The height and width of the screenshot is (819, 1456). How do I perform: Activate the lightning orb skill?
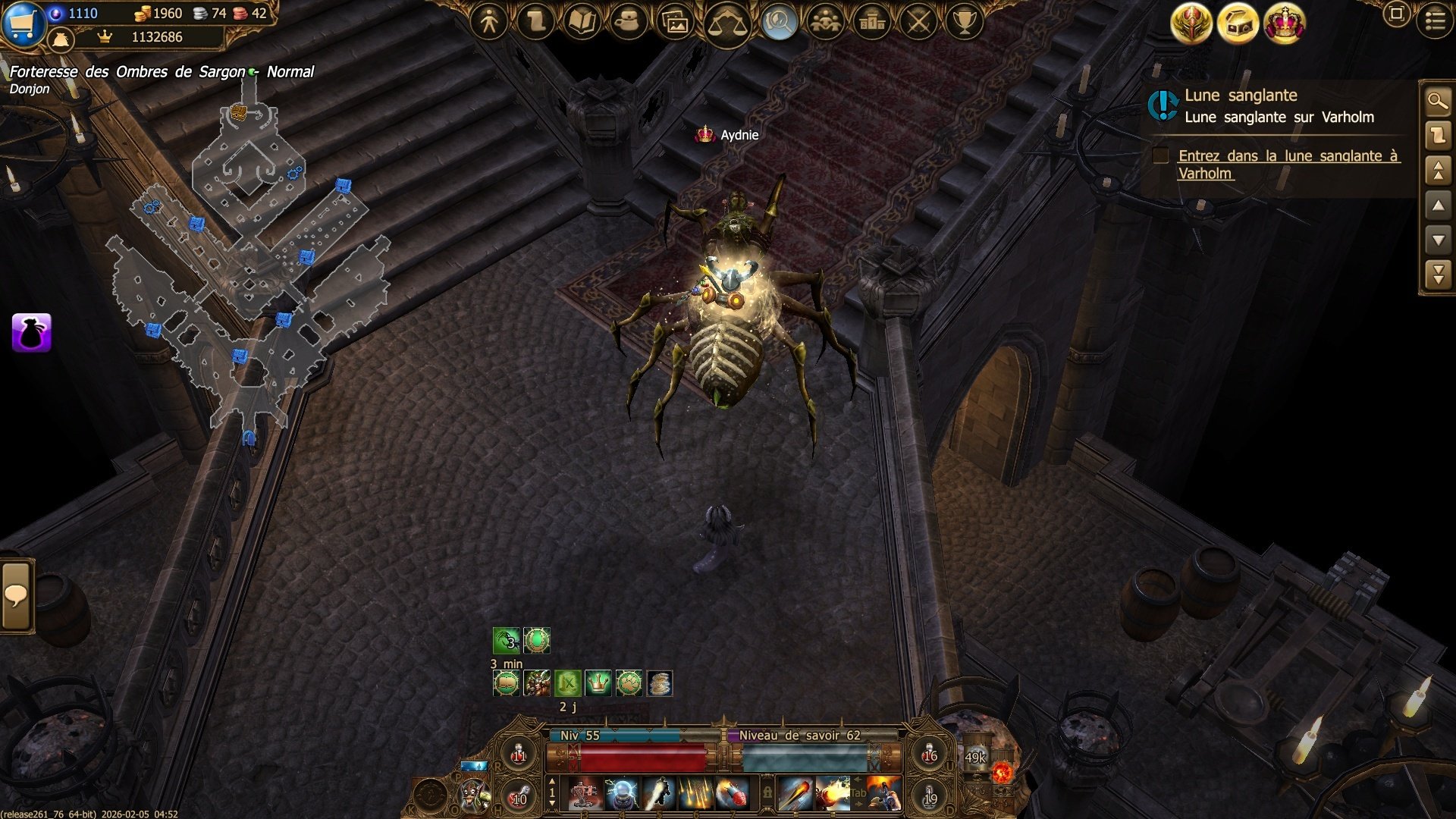(x=621, y=794)
